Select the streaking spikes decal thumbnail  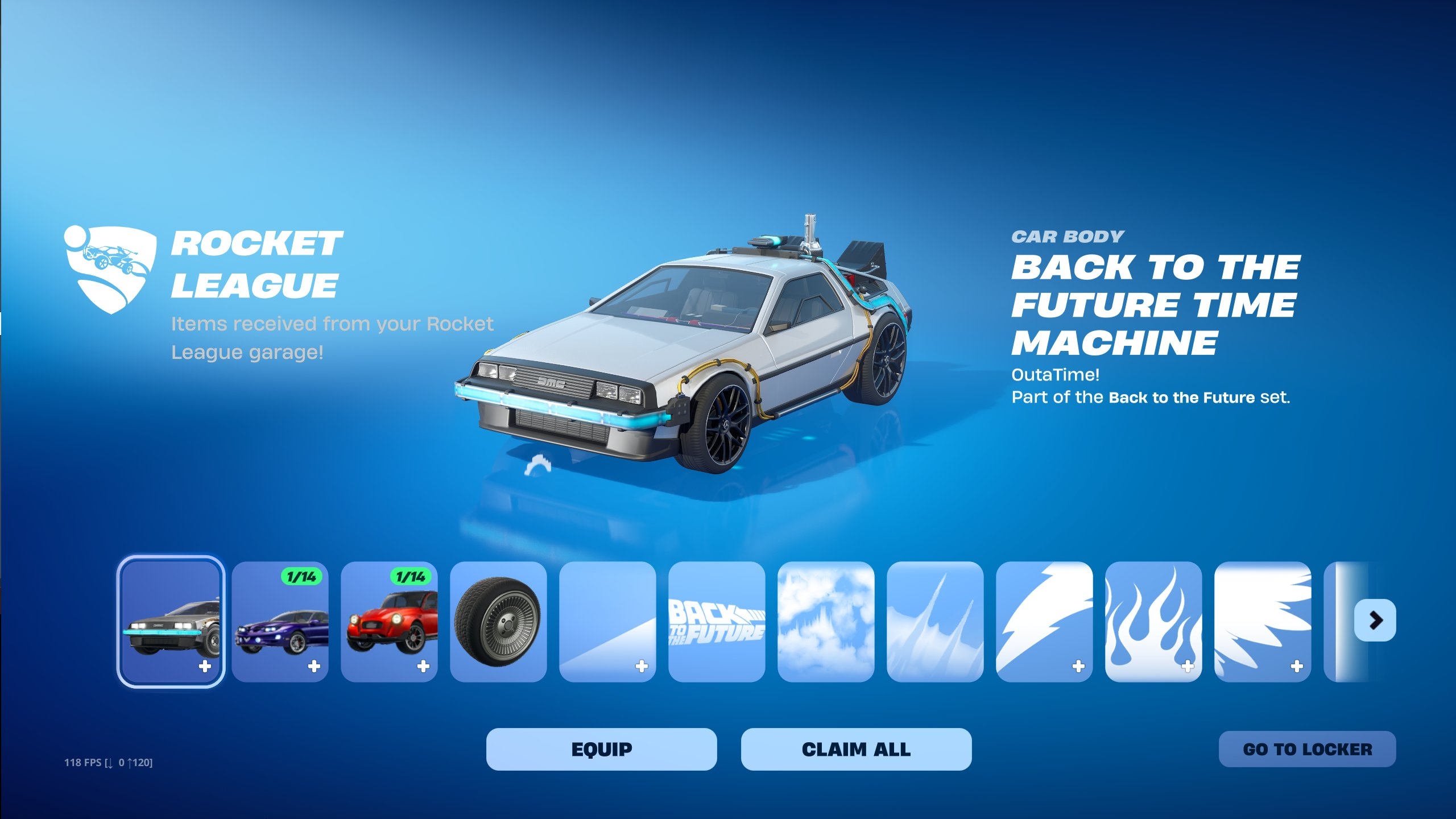[935, 622]
